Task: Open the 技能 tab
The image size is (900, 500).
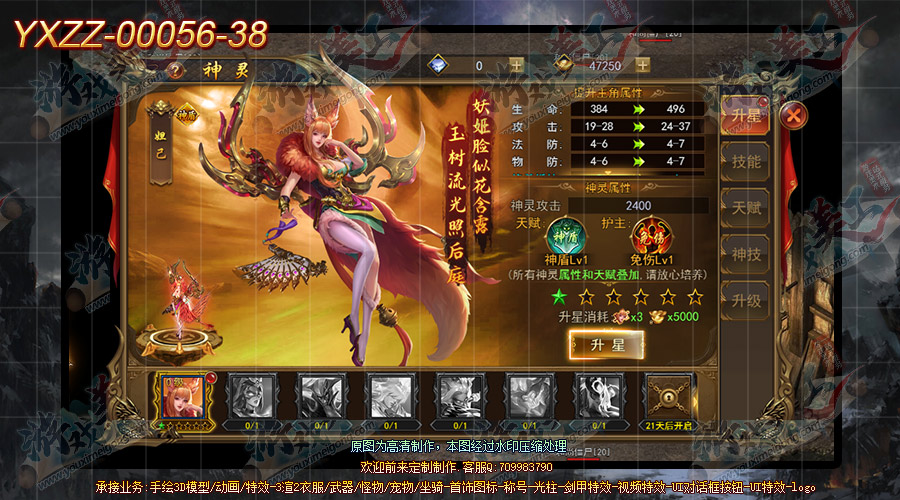Action: (745, 161)
